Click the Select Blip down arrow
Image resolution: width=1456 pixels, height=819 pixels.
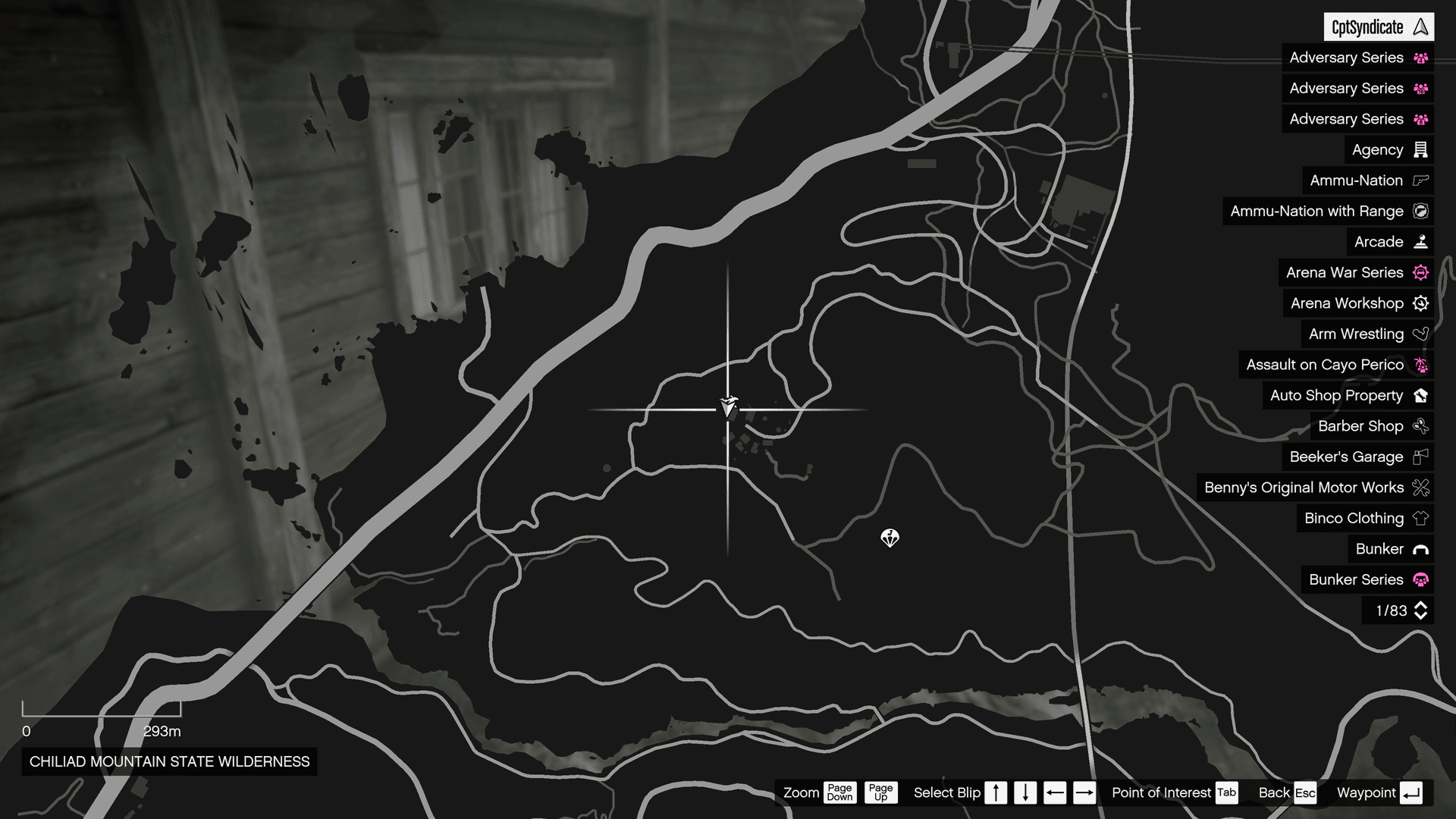pyautogui.click(x=1025, y=792)
